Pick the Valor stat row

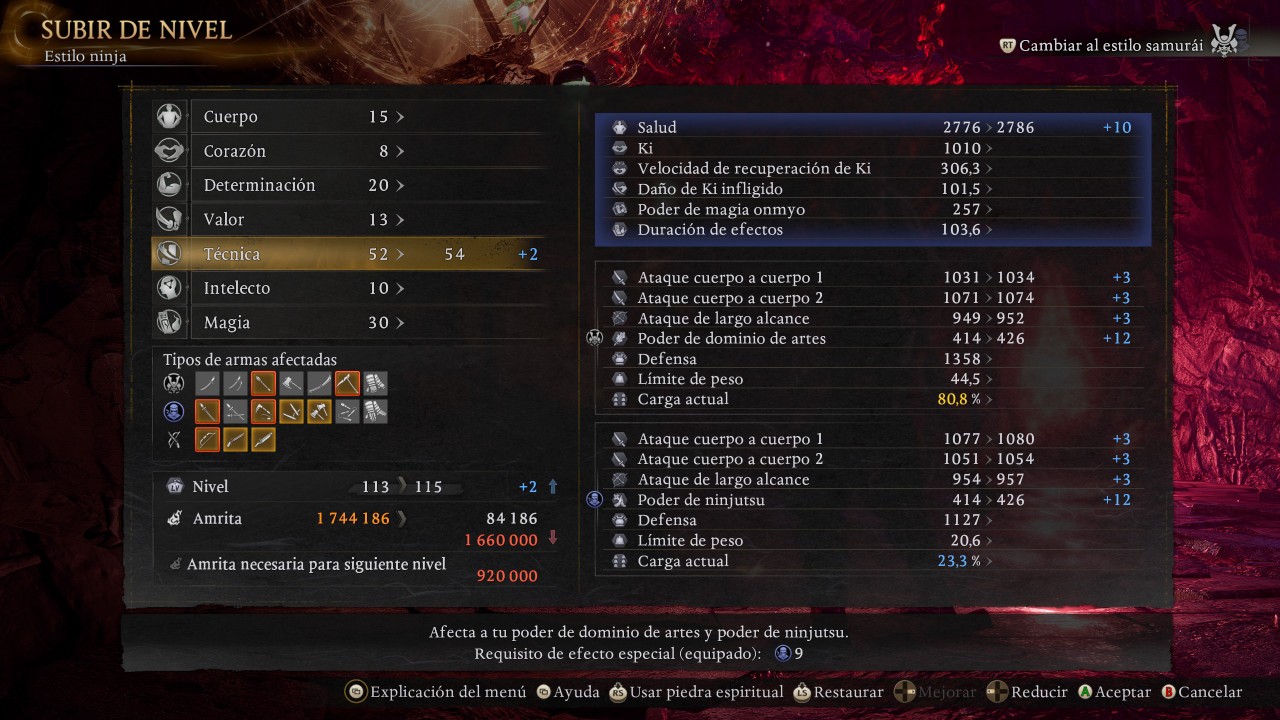point(300,219)
